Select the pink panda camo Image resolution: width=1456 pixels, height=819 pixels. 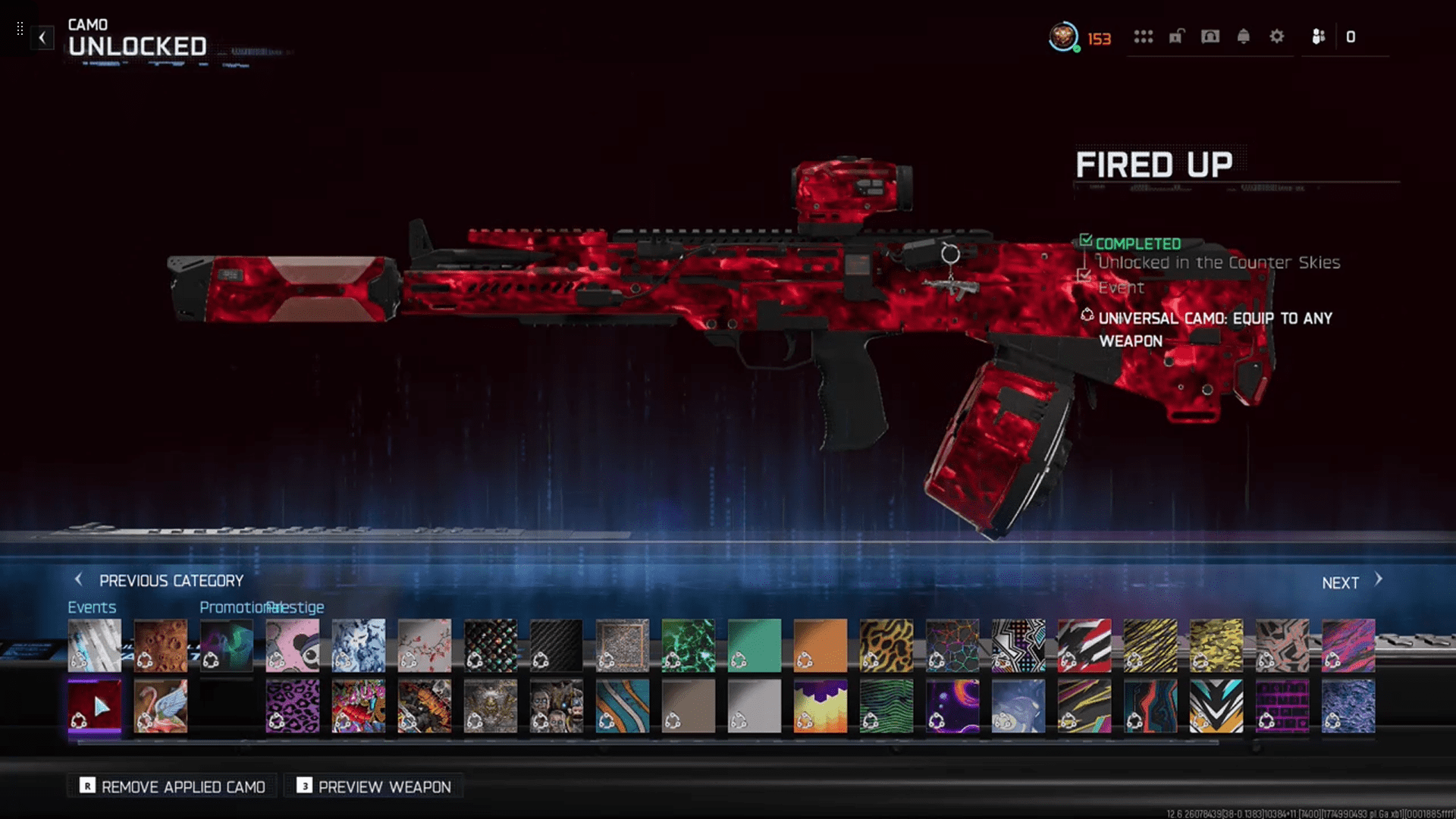(293, 645)
